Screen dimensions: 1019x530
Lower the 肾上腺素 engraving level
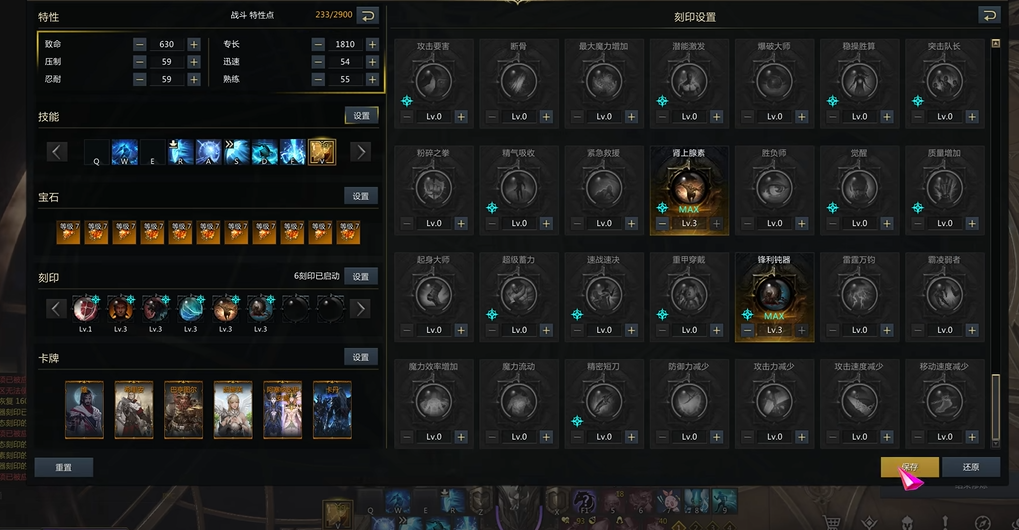[662, 223]
